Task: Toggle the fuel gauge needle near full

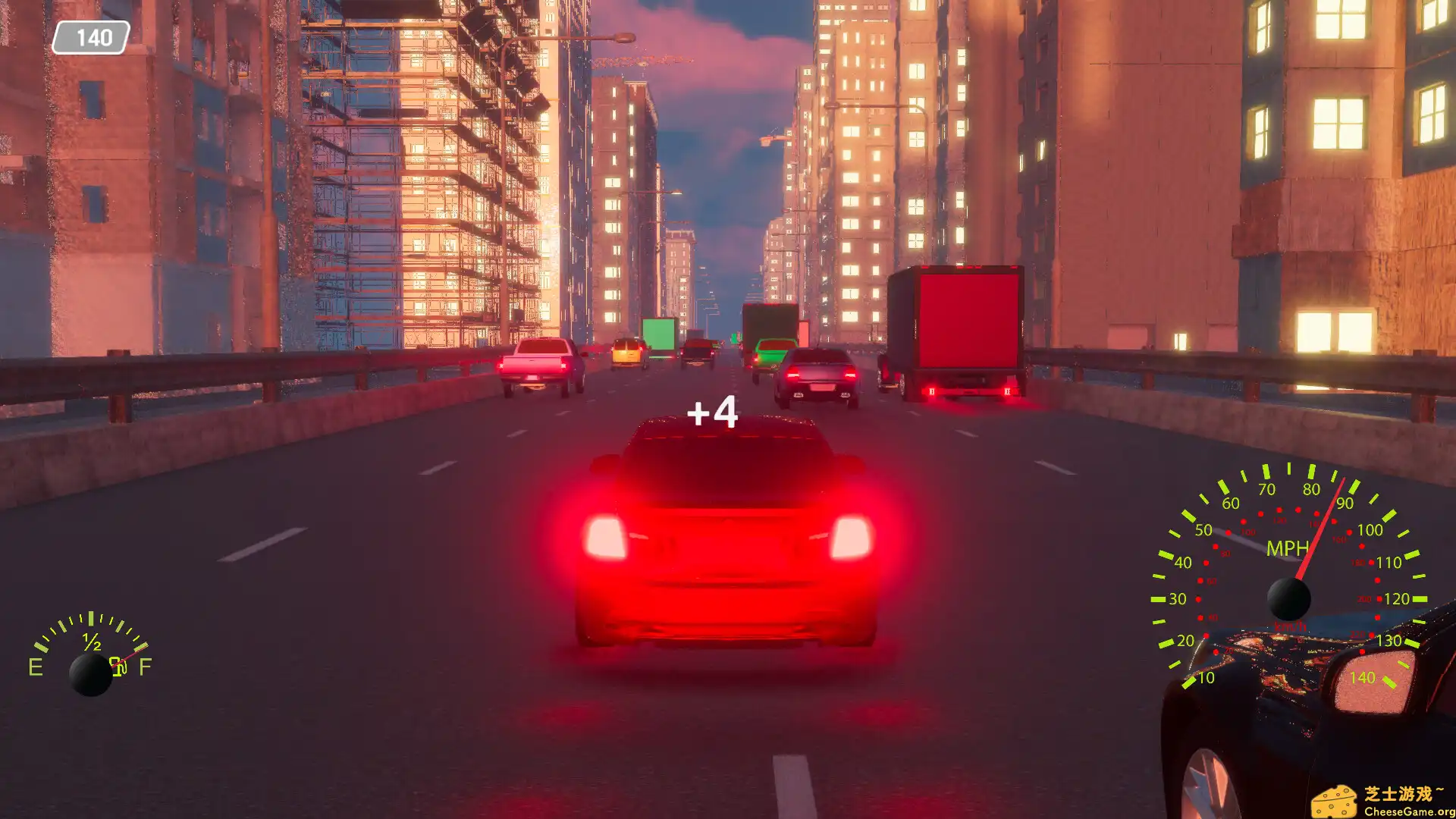Action: [132, 655]
